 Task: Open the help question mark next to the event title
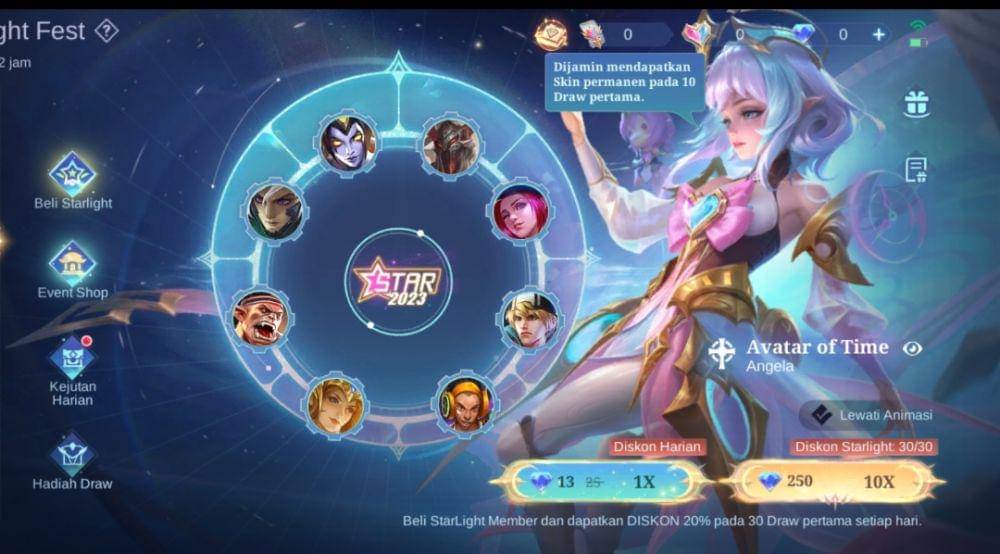tap(106, 31)
